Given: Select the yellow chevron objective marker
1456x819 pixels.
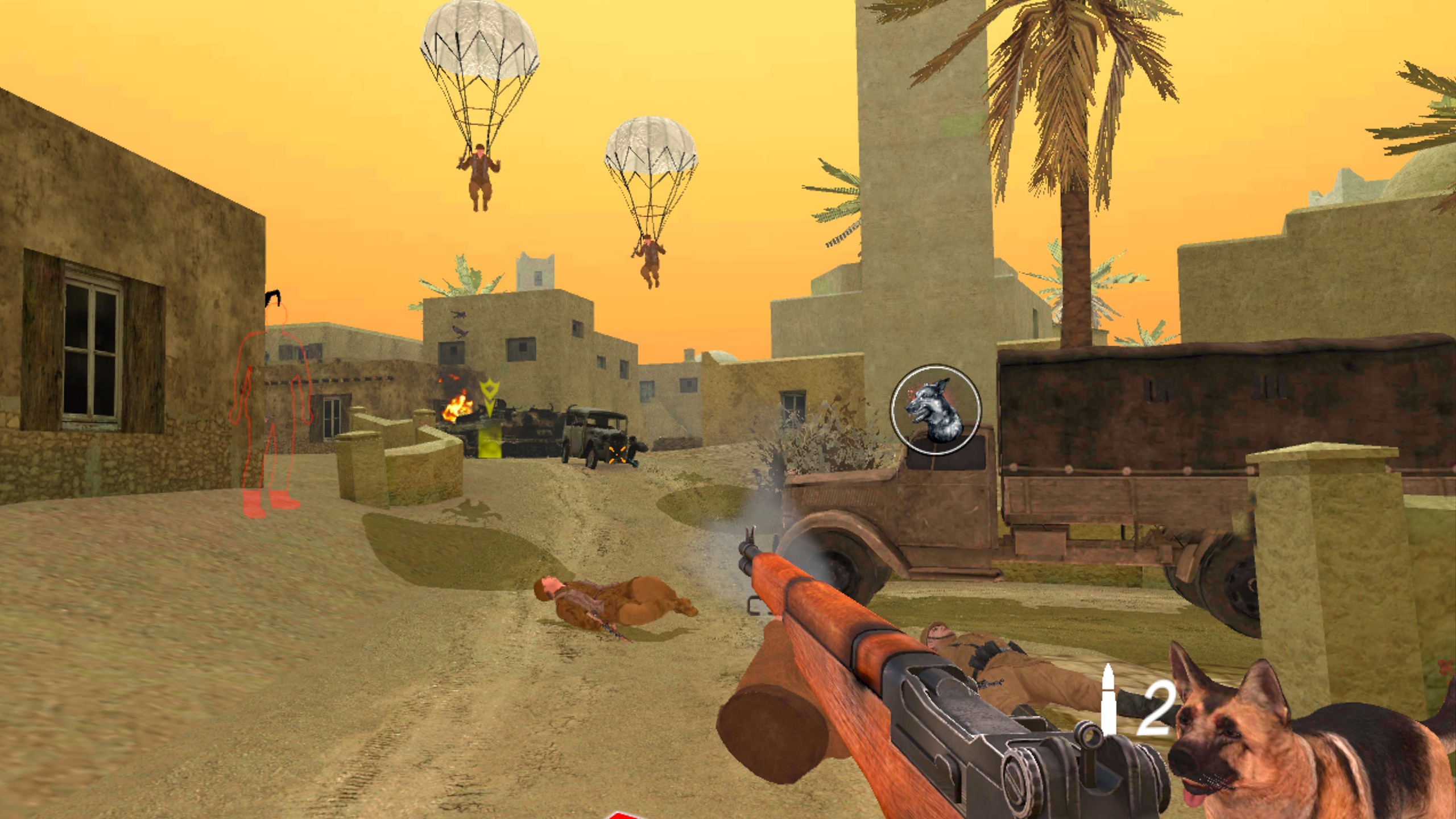Looking at the screenshot, I should point(489,391).
